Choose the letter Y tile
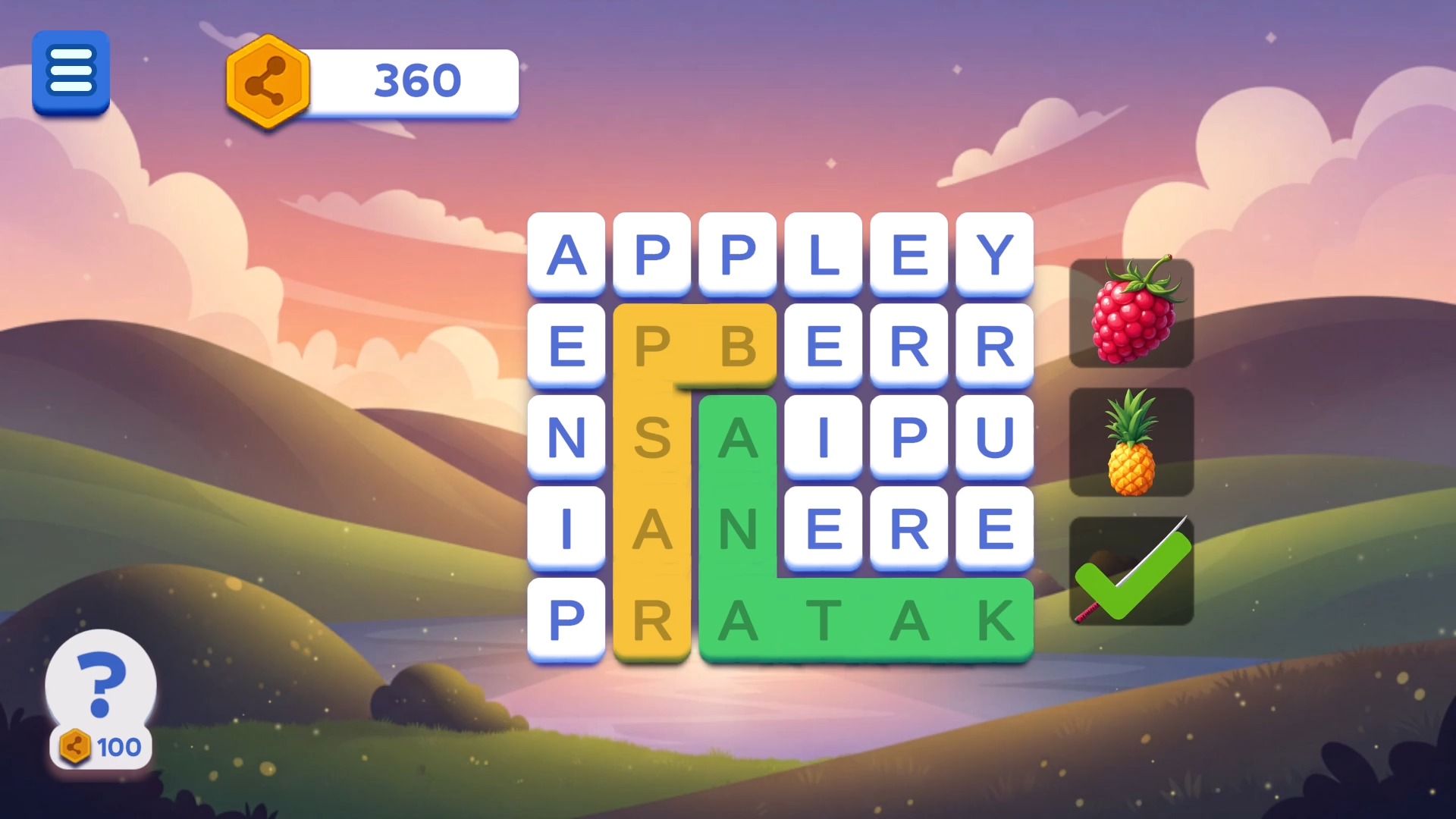 (995, 254)
